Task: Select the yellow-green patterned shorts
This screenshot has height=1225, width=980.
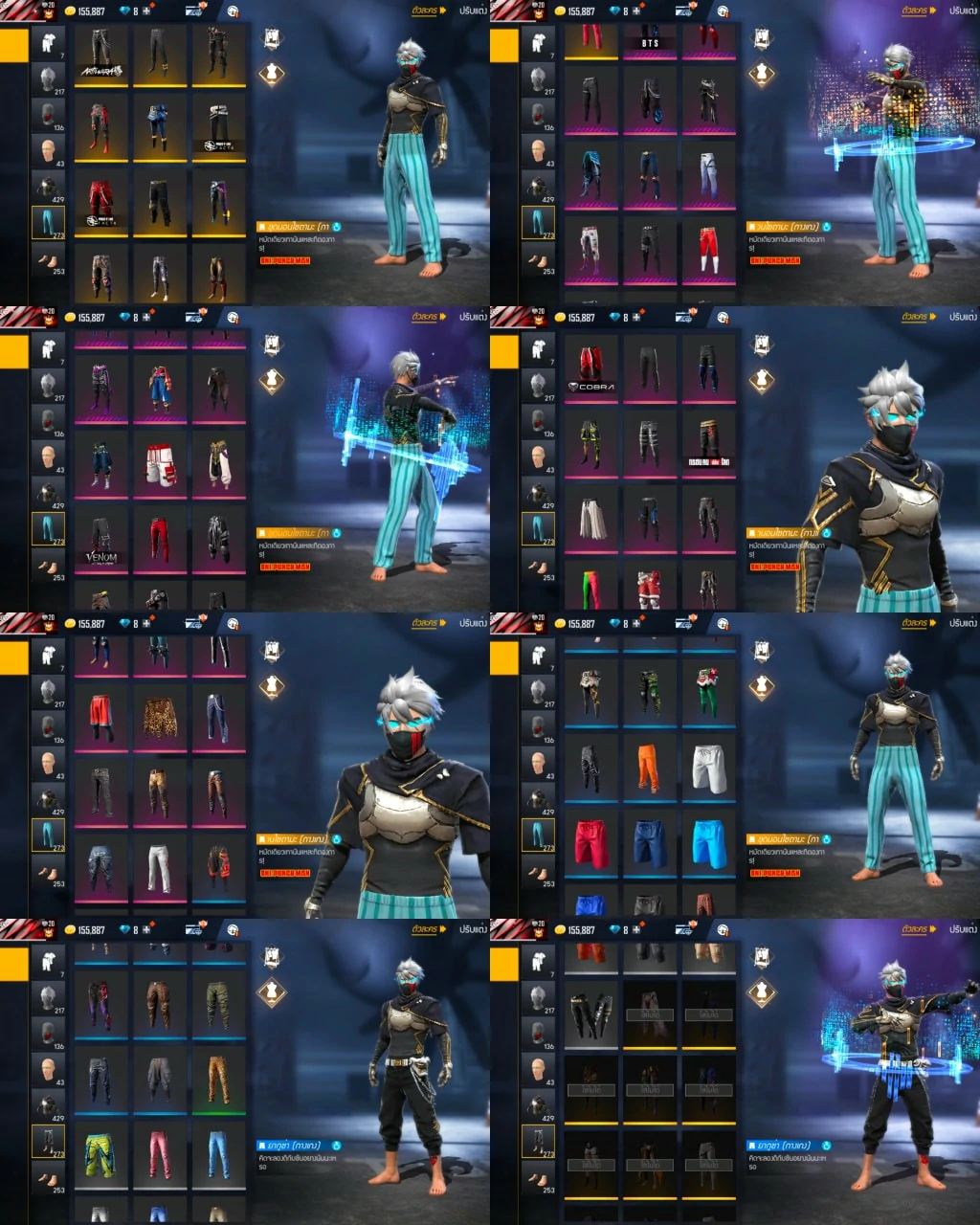Action: point(100,1152)
